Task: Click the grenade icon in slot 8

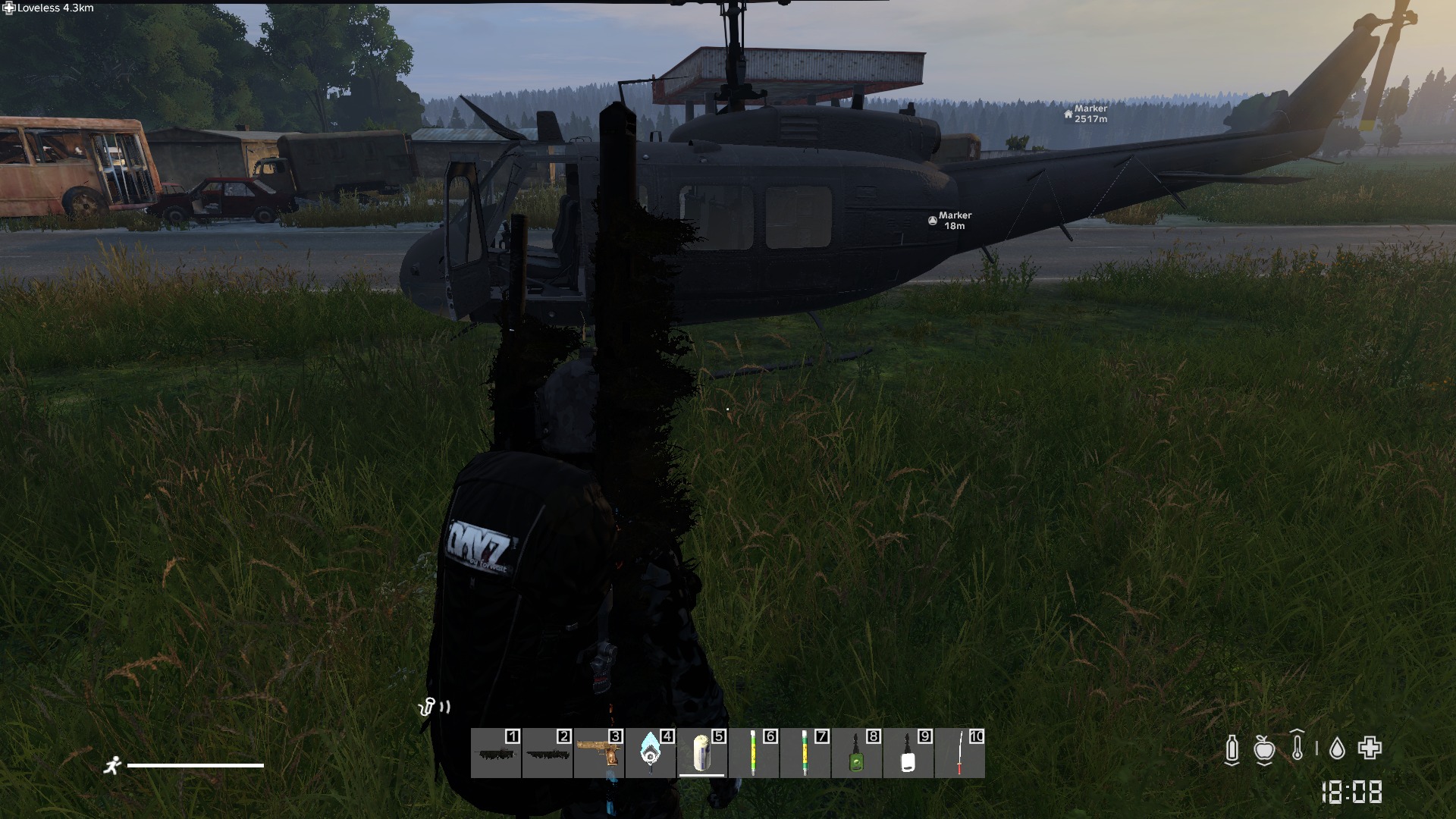Action: [855, 756]
